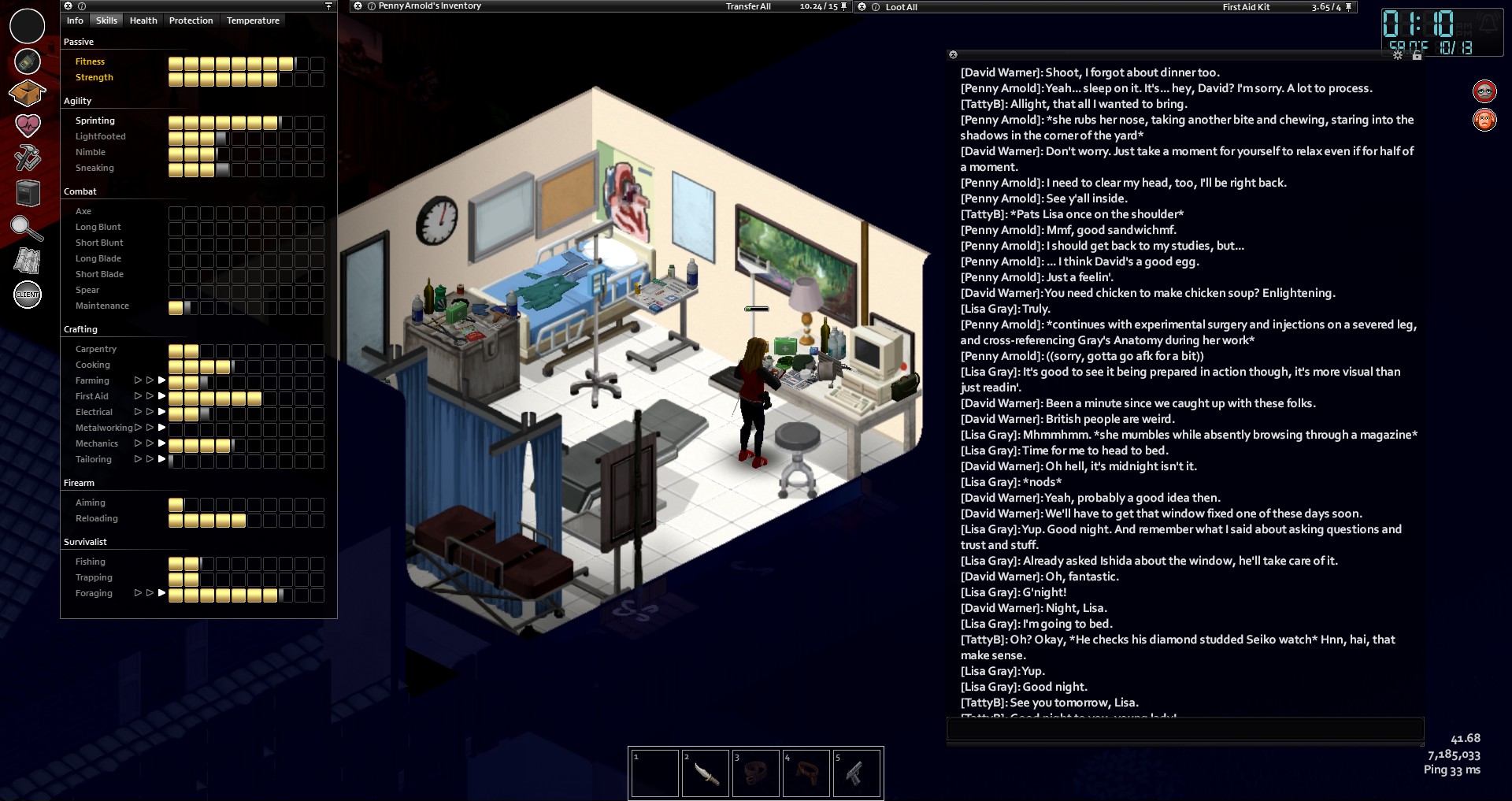
Task: Click the magnifying glass search icon
Action: (x=27, y=228)
